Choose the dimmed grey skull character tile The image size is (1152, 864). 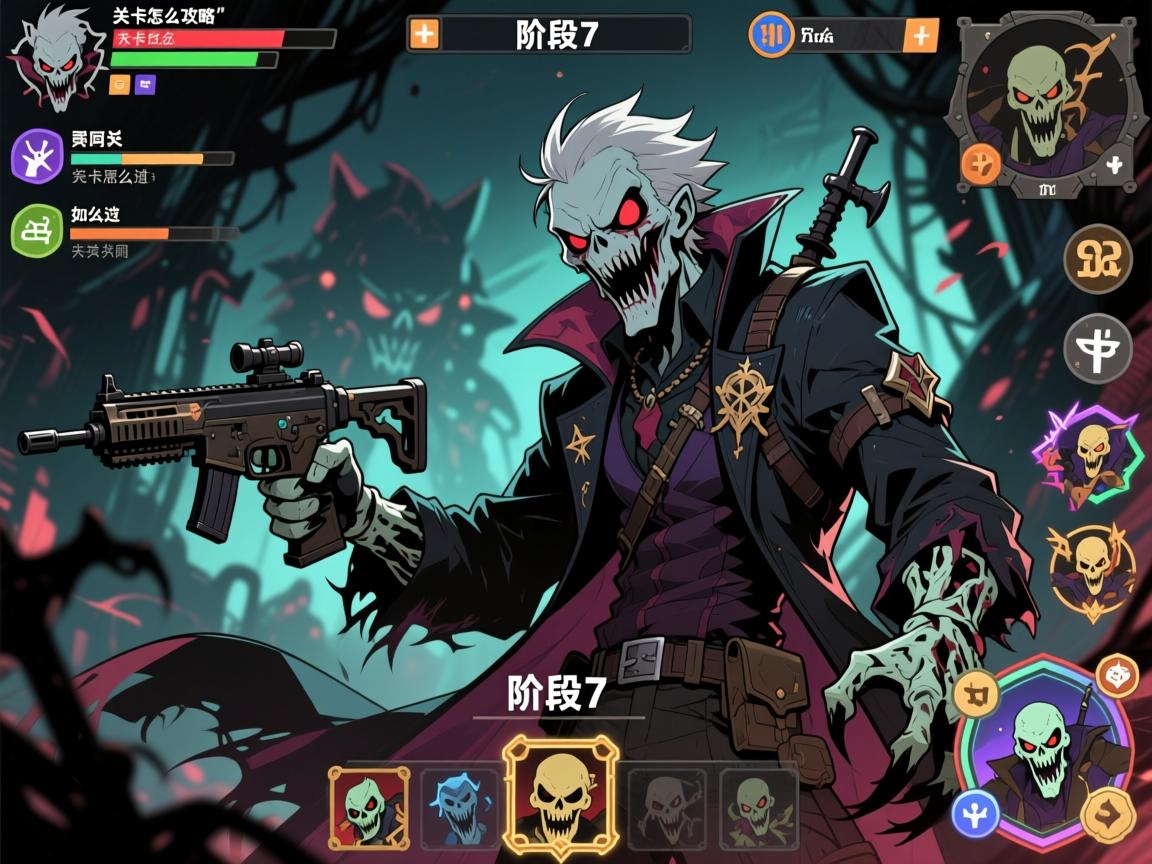coord(666,808)
